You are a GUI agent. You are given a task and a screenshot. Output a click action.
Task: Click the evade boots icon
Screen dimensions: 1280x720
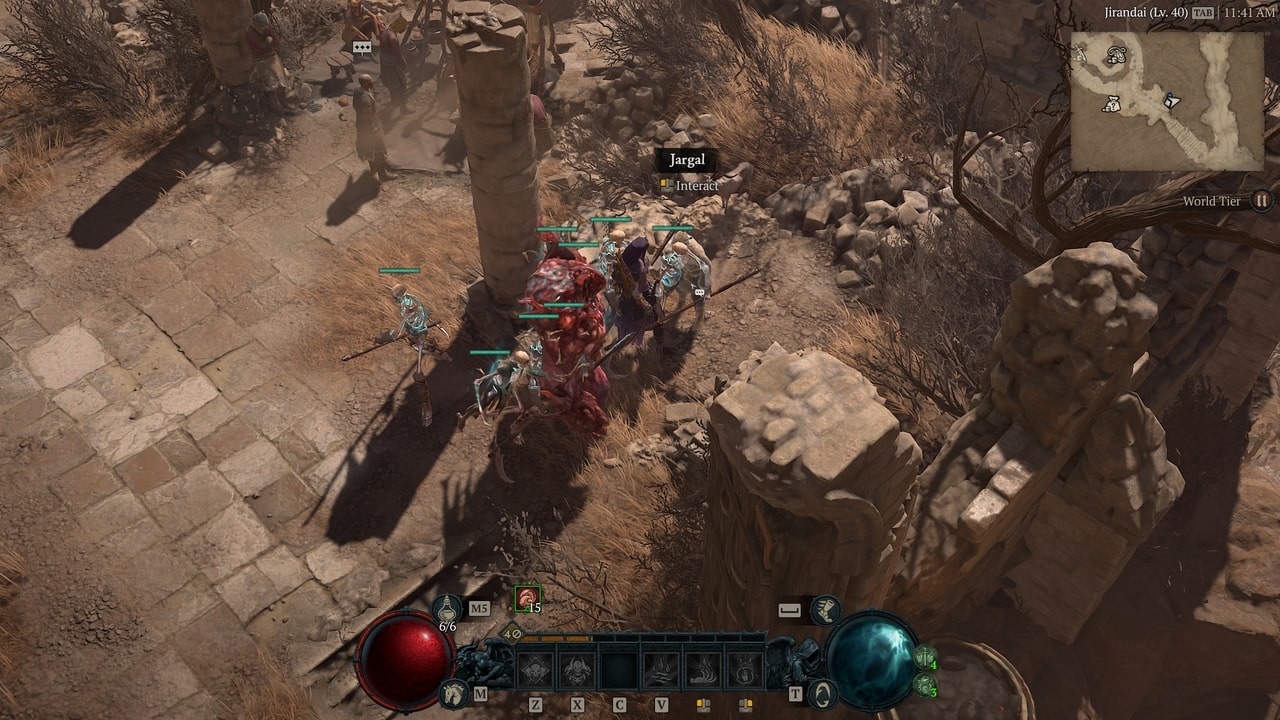click(x=824, y=611)
